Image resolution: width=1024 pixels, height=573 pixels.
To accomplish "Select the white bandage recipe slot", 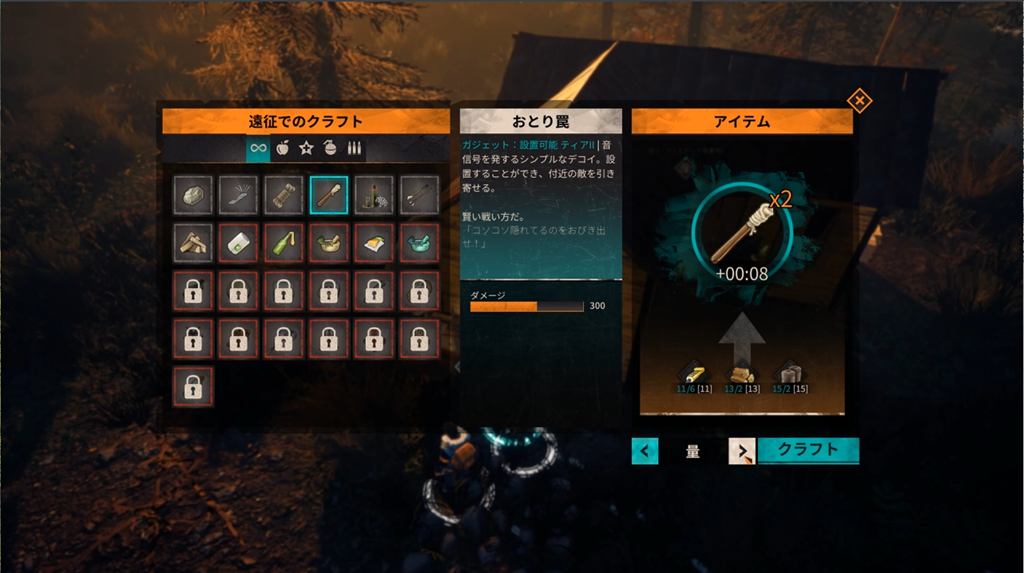I will pos(238,242).
